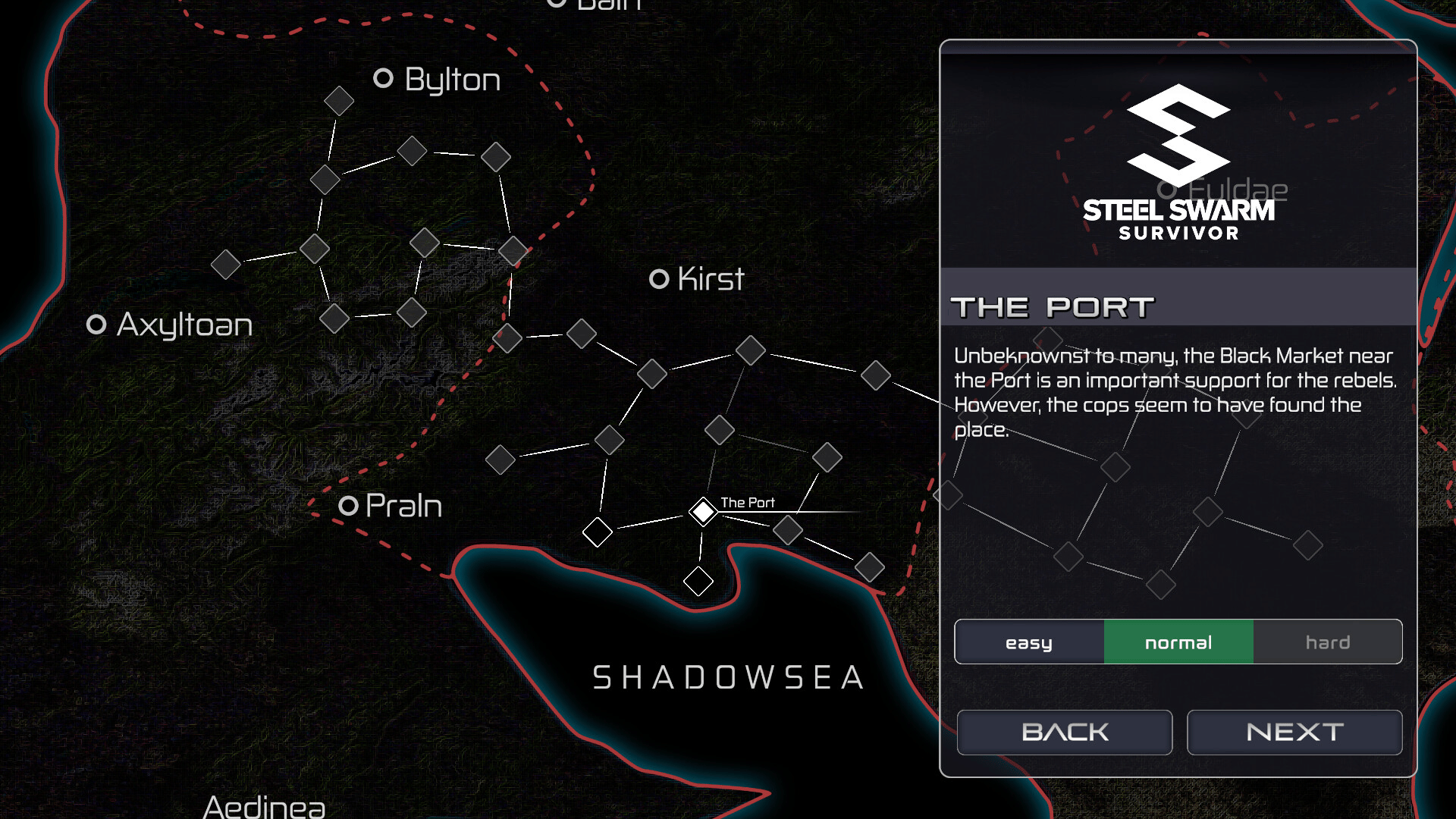Viewport: 1456px width, 819px height.
Task: Switch difficulty to hard
Action: 1327,642
